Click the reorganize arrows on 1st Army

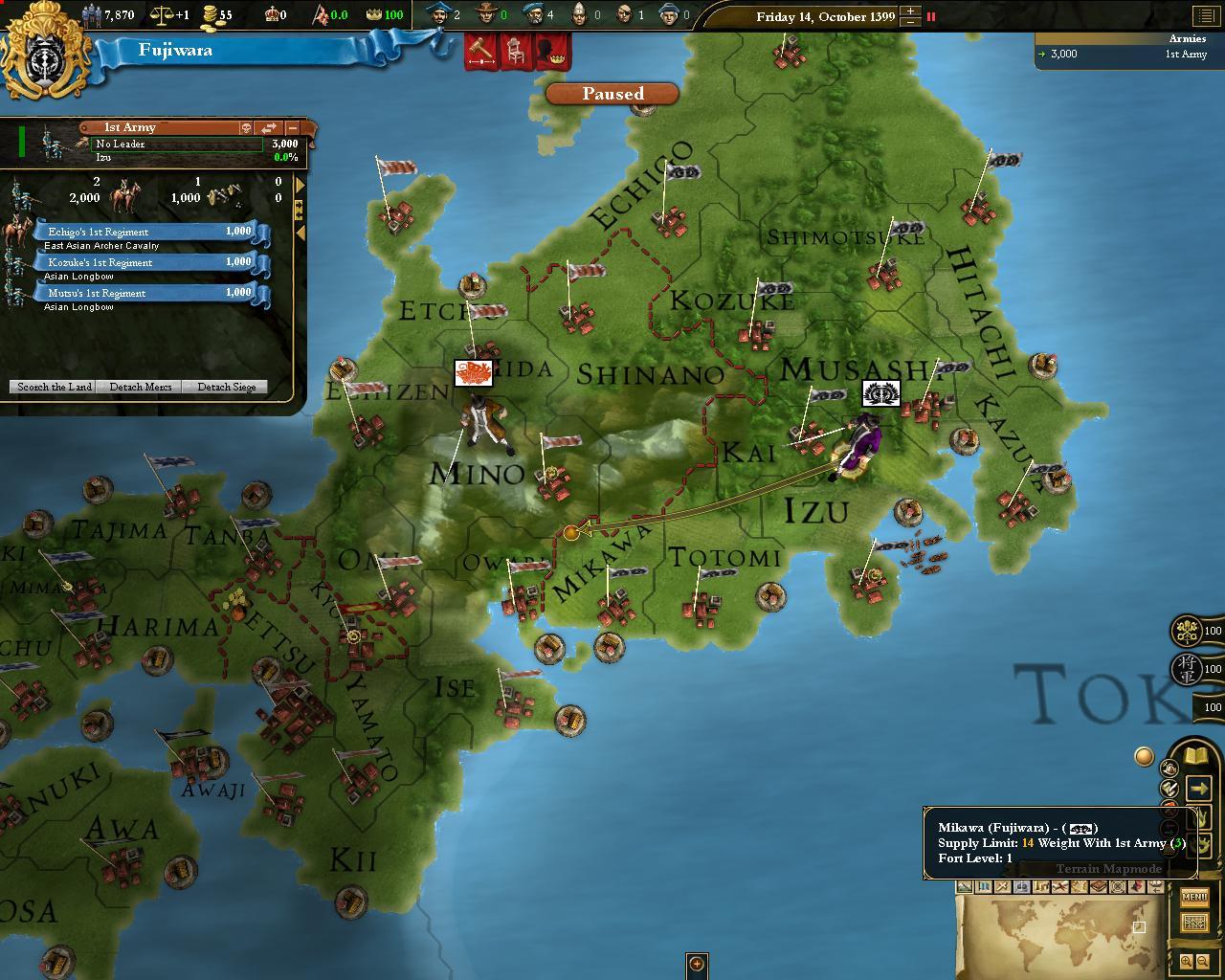[x=269, y=127]
